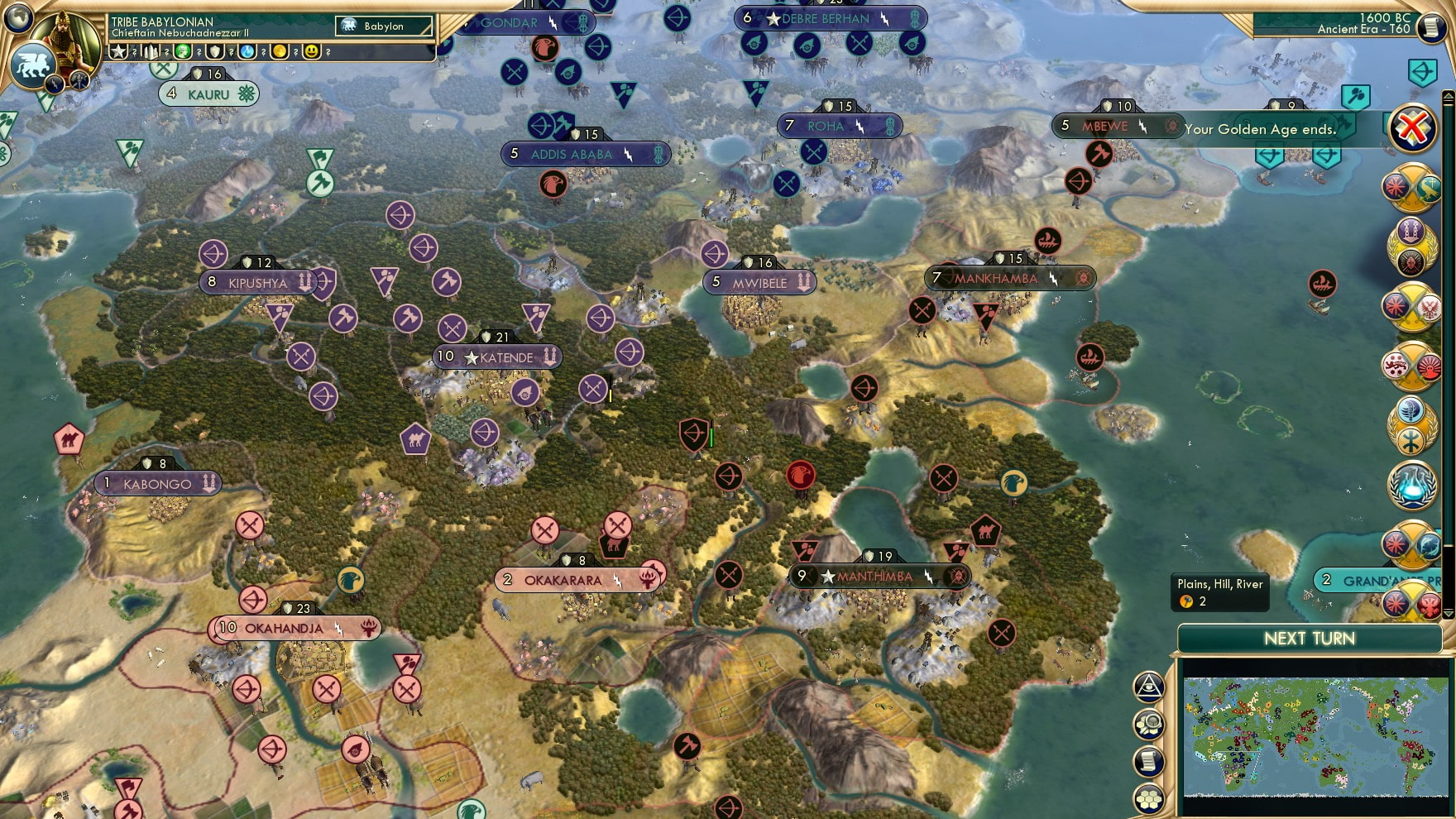Click the notification scrollbar down arrow
Viewport: 1456px width, 819px height.
click(x=1448, y=612)
